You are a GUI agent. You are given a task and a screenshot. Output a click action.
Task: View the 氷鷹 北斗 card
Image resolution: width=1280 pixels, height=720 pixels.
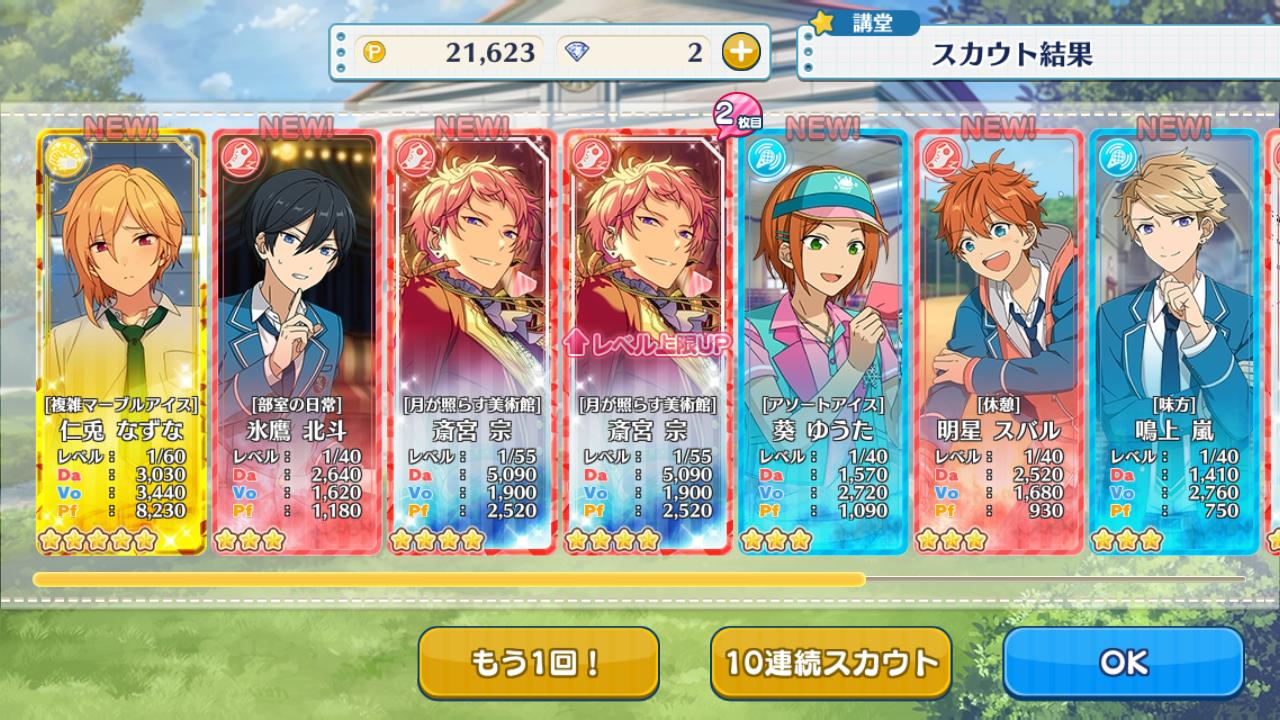click(x=297, y=340)
